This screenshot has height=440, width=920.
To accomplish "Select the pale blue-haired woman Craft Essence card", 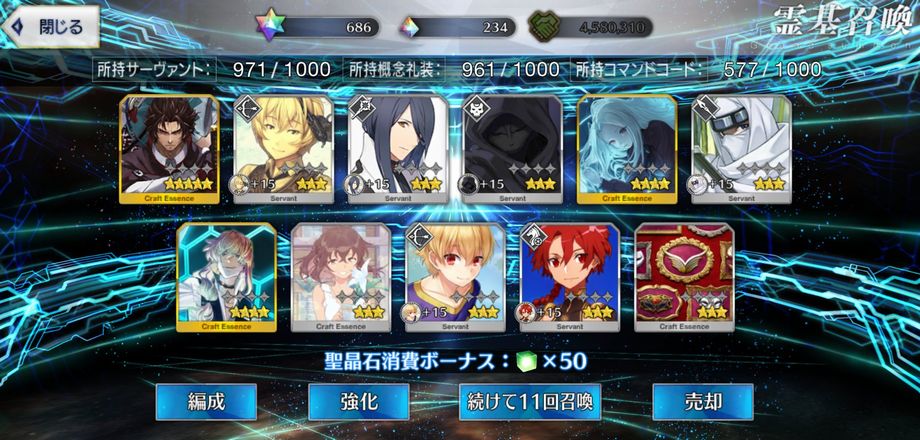I will 626,148.
